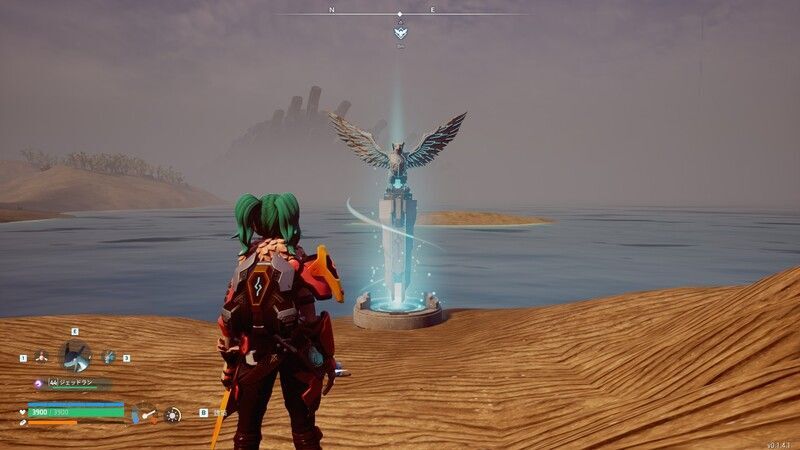800x450 pixels.
Task: Click the purple pal sphere icon
Action: pyautogui.click(x=39, y=383)
